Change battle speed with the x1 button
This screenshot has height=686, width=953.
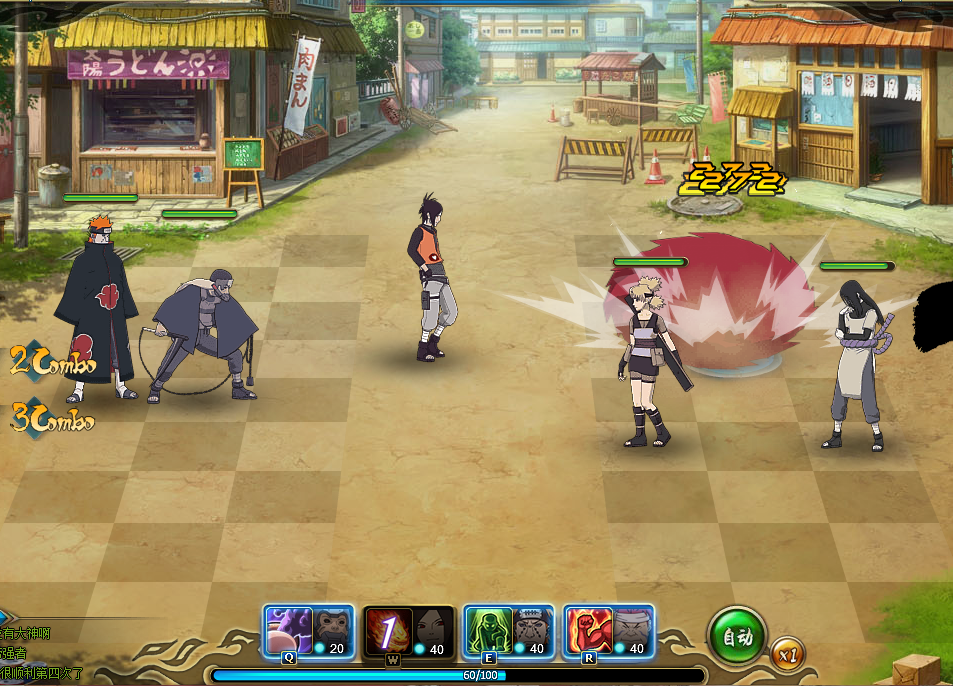click(788, 656)
